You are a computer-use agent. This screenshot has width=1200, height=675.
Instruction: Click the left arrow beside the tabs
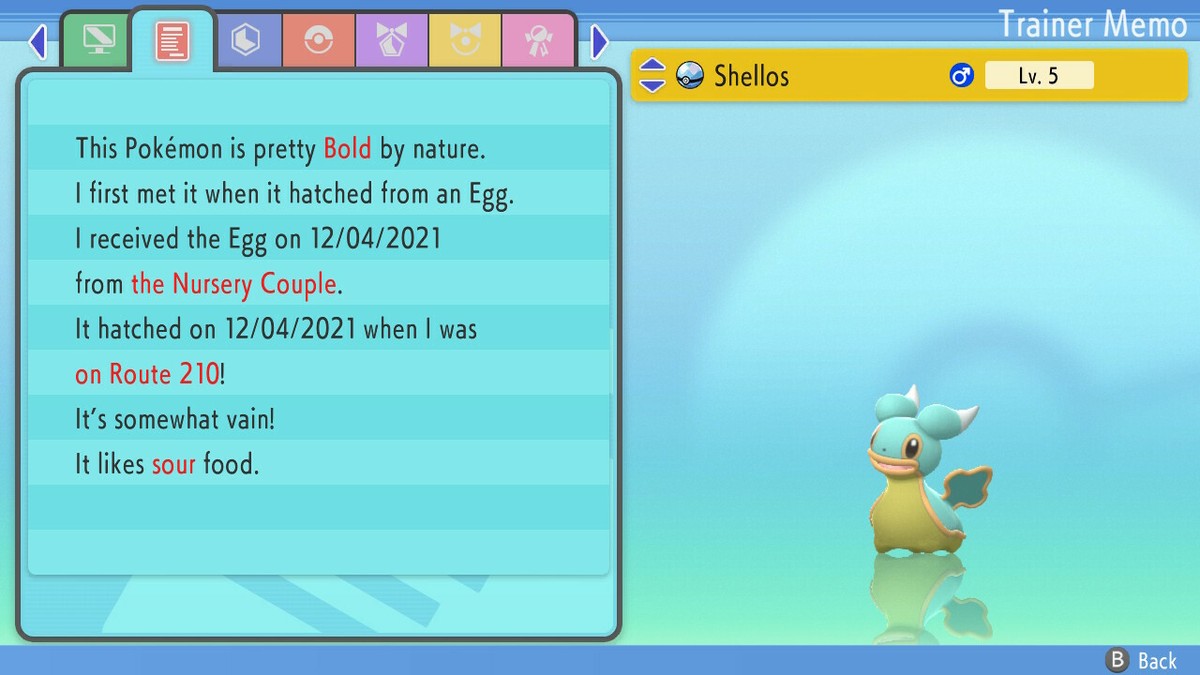tap(38, 42)
